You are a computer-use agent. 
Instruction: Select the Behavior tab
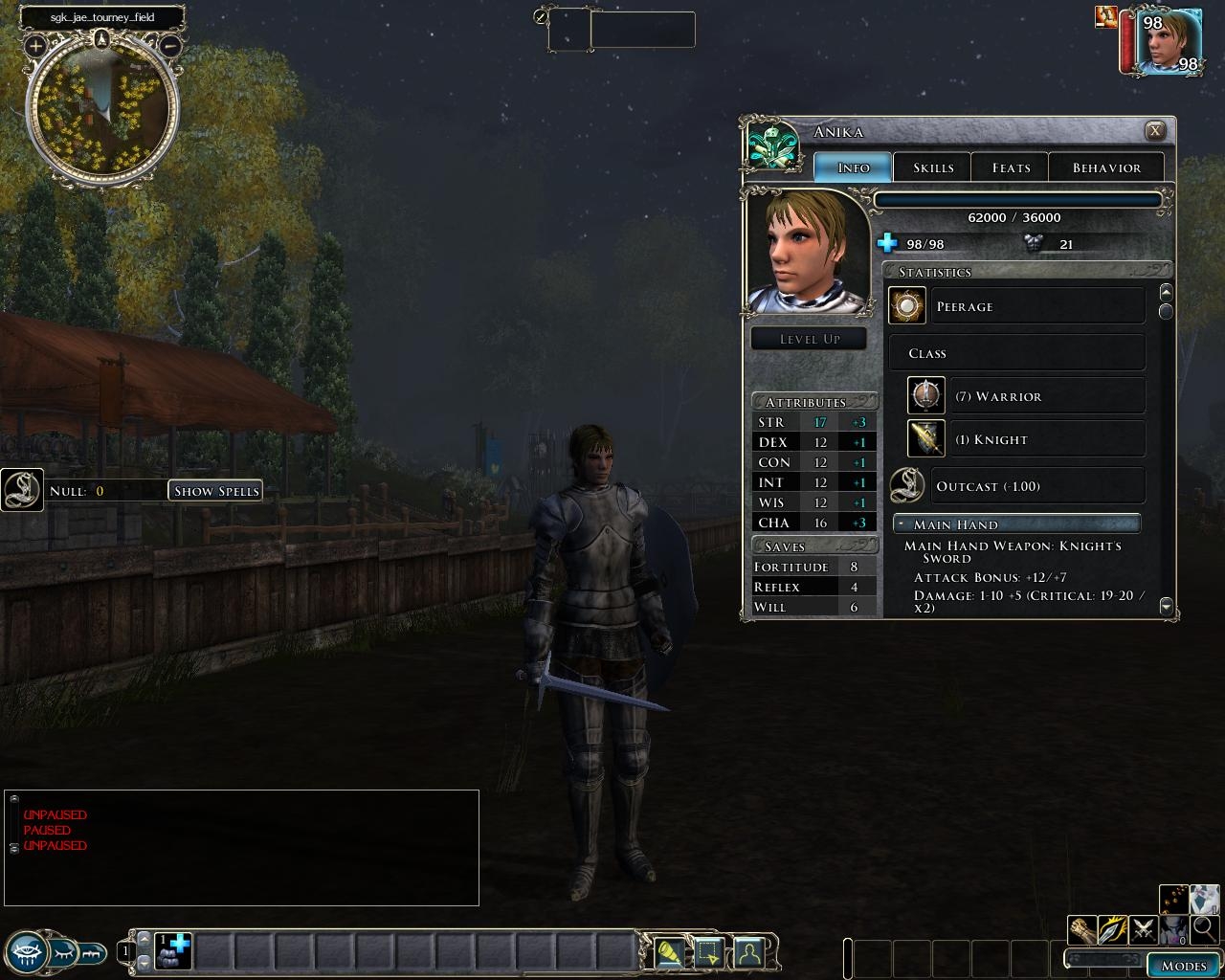(1106, 167)
